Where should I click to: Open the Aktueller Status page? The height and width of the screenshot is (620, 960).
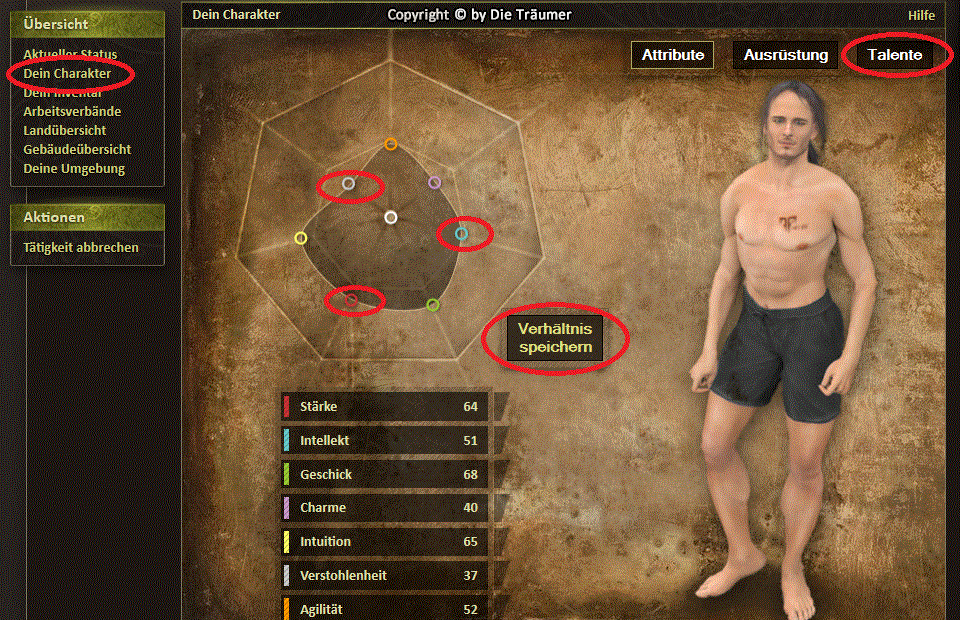[70, 55]
